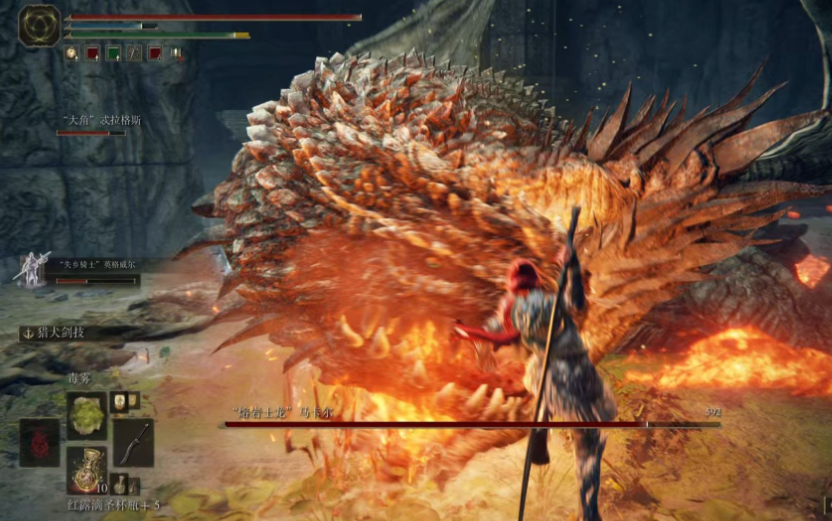This screenshot has height=521, width=832.
Task: Click the golden Great Rune emblem
Action: [x=40, y=25]
